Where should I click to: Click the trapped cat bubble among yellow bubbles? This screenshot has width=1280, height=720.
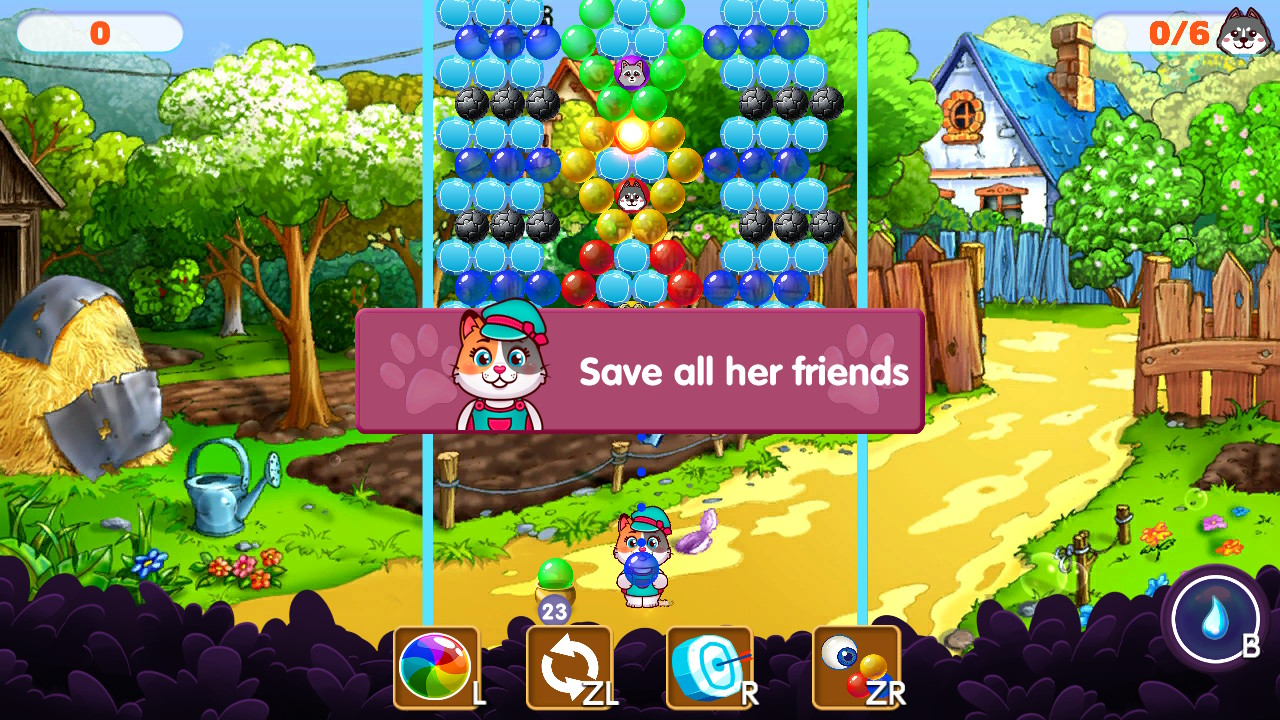point(633,196)
